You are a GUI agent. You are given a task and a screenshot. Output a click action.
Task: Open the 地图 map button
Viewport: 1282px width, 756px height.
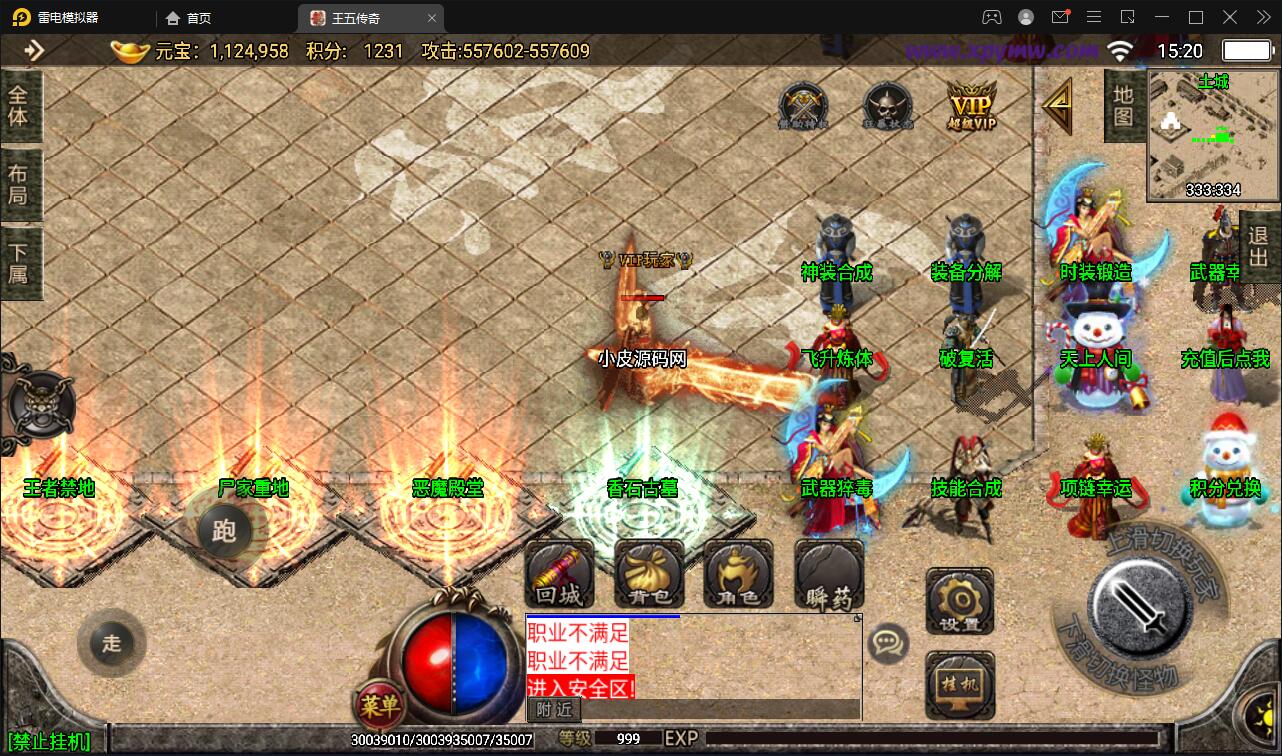pyautogui.click(x=1123, y=106)
